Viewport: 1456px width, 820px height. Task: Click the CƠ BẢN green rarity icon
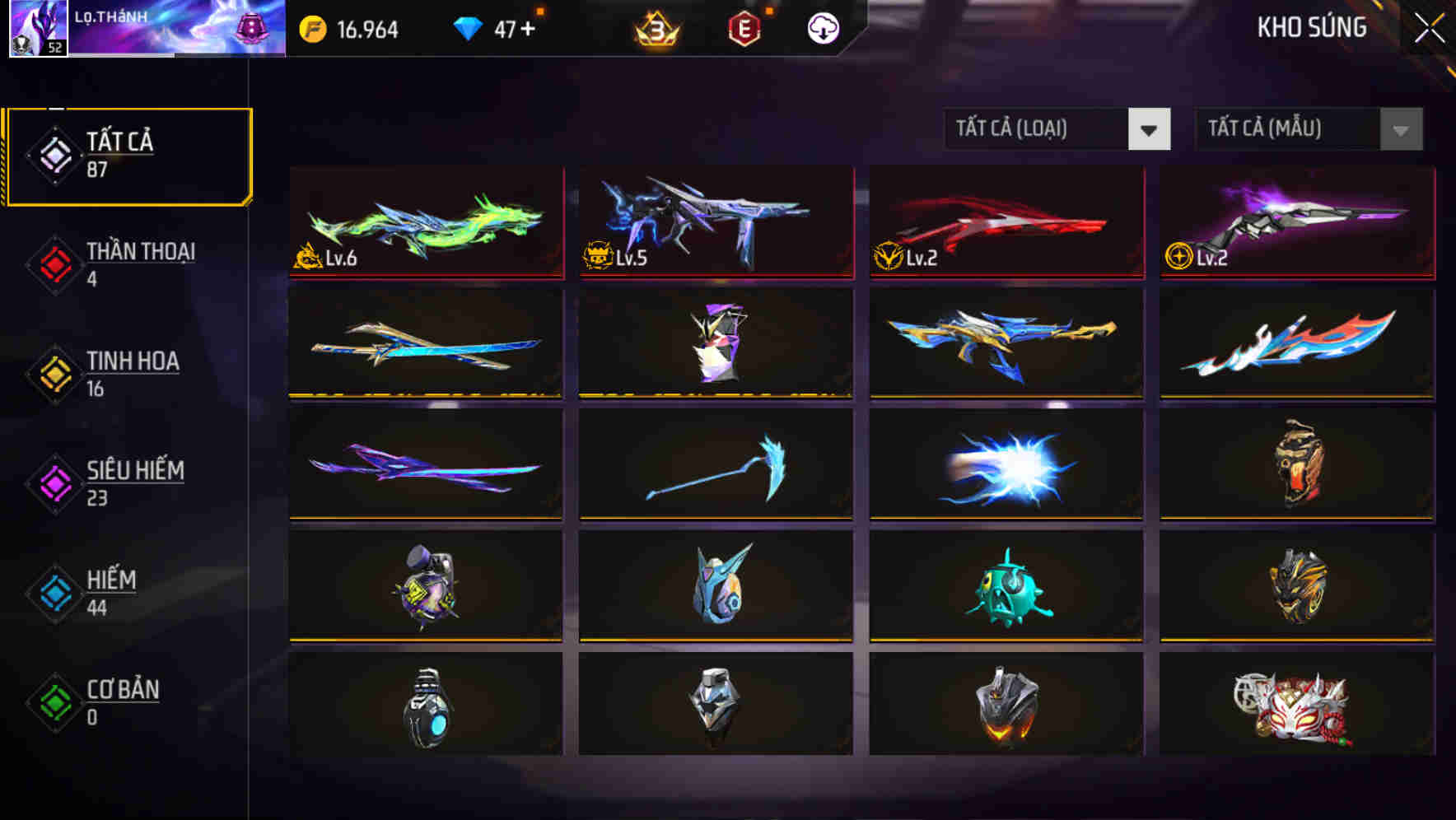(x=53, y=701)
